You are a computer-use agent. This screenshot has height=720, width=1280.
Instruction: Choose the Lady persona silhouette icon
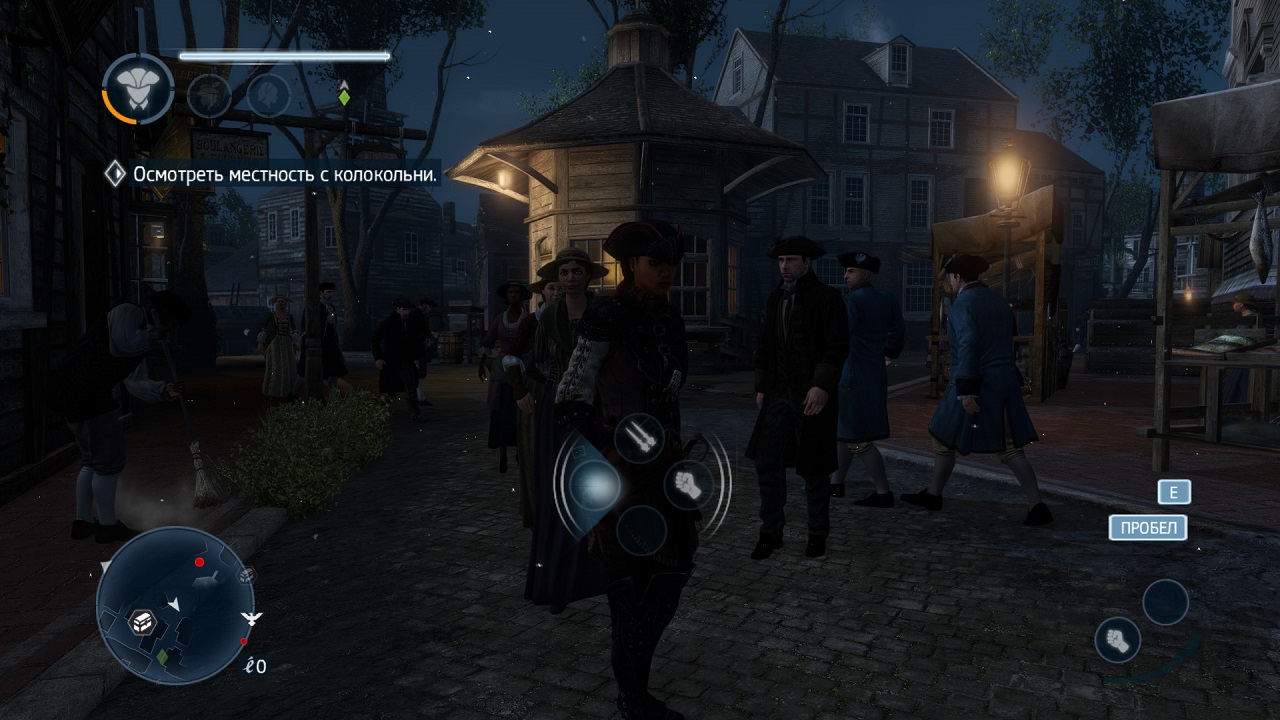pos(269,96)
